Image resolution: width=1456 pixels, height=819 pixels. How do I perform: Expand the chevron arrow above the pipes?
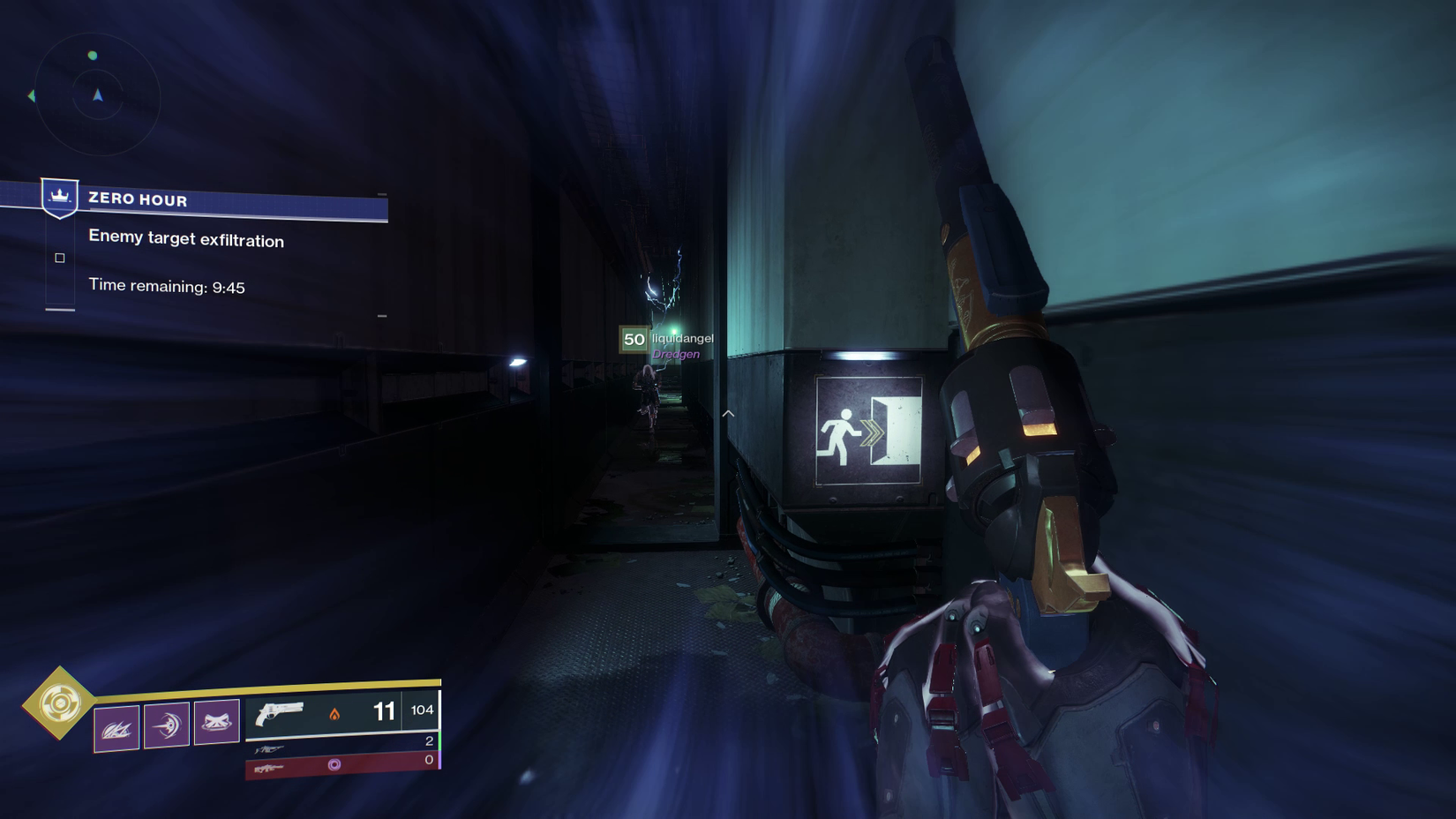[728, 412]
